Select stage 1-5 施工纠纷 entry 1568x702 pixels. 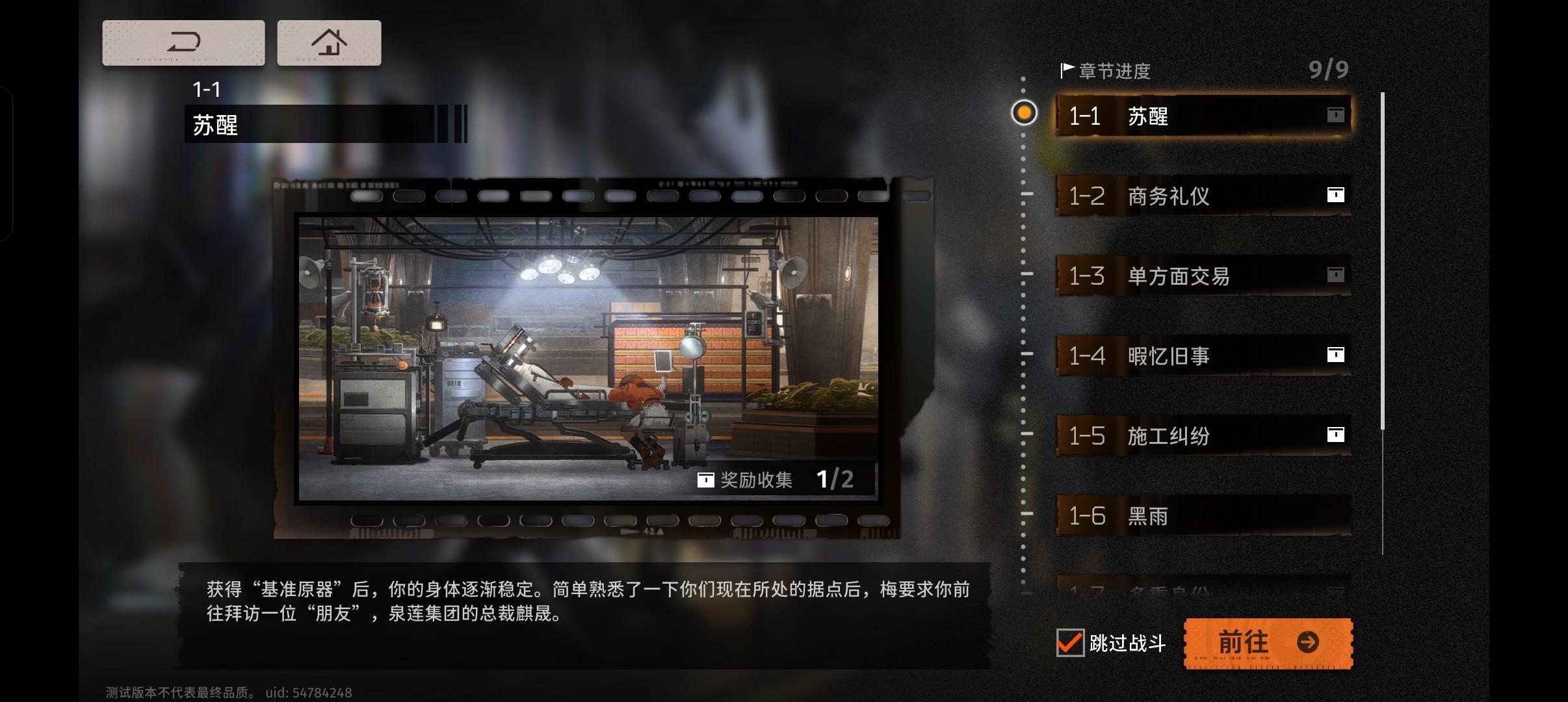[x=1203, y=434]
